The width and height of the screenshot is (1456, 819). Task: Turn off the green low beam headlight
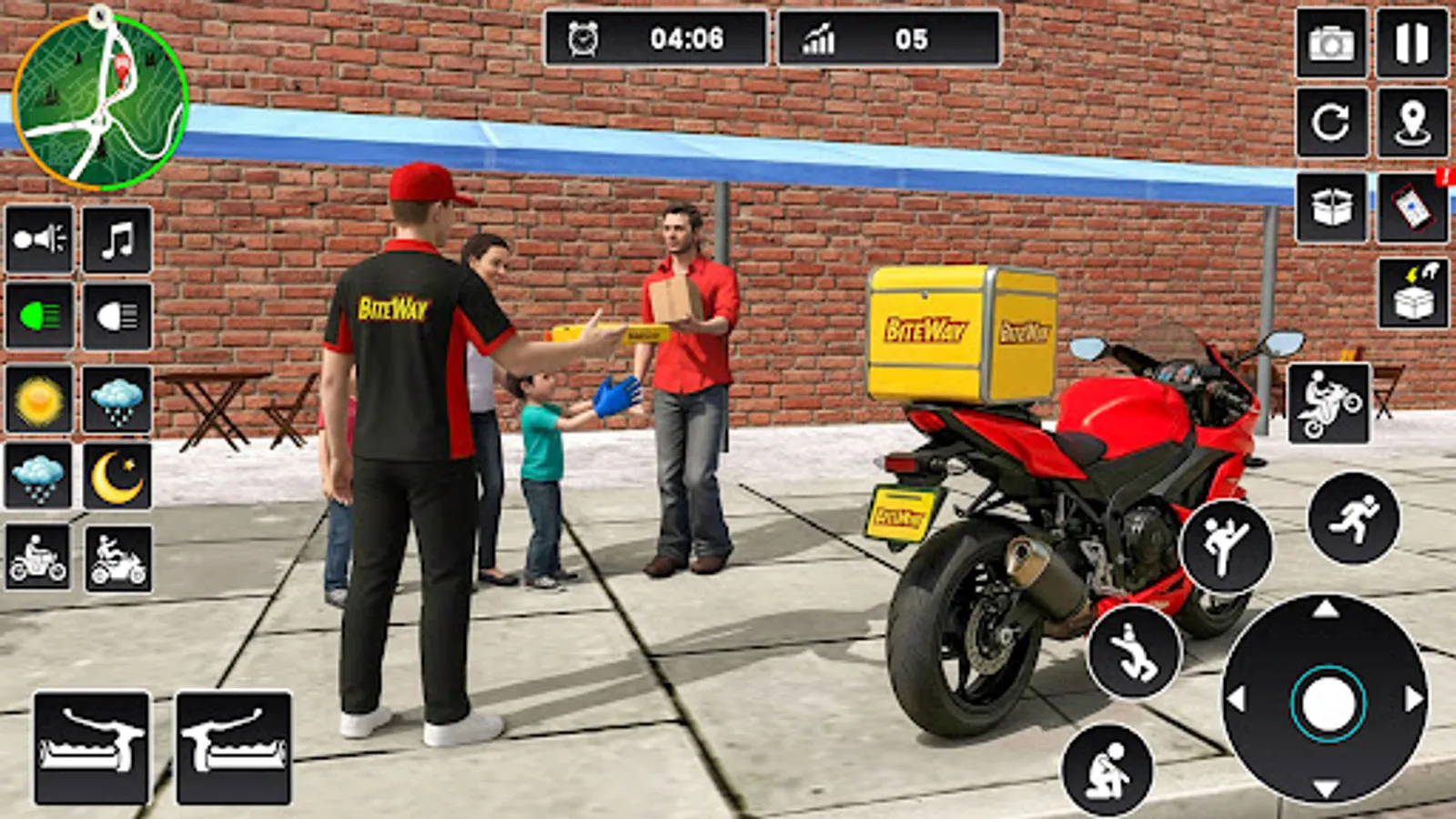36,314
